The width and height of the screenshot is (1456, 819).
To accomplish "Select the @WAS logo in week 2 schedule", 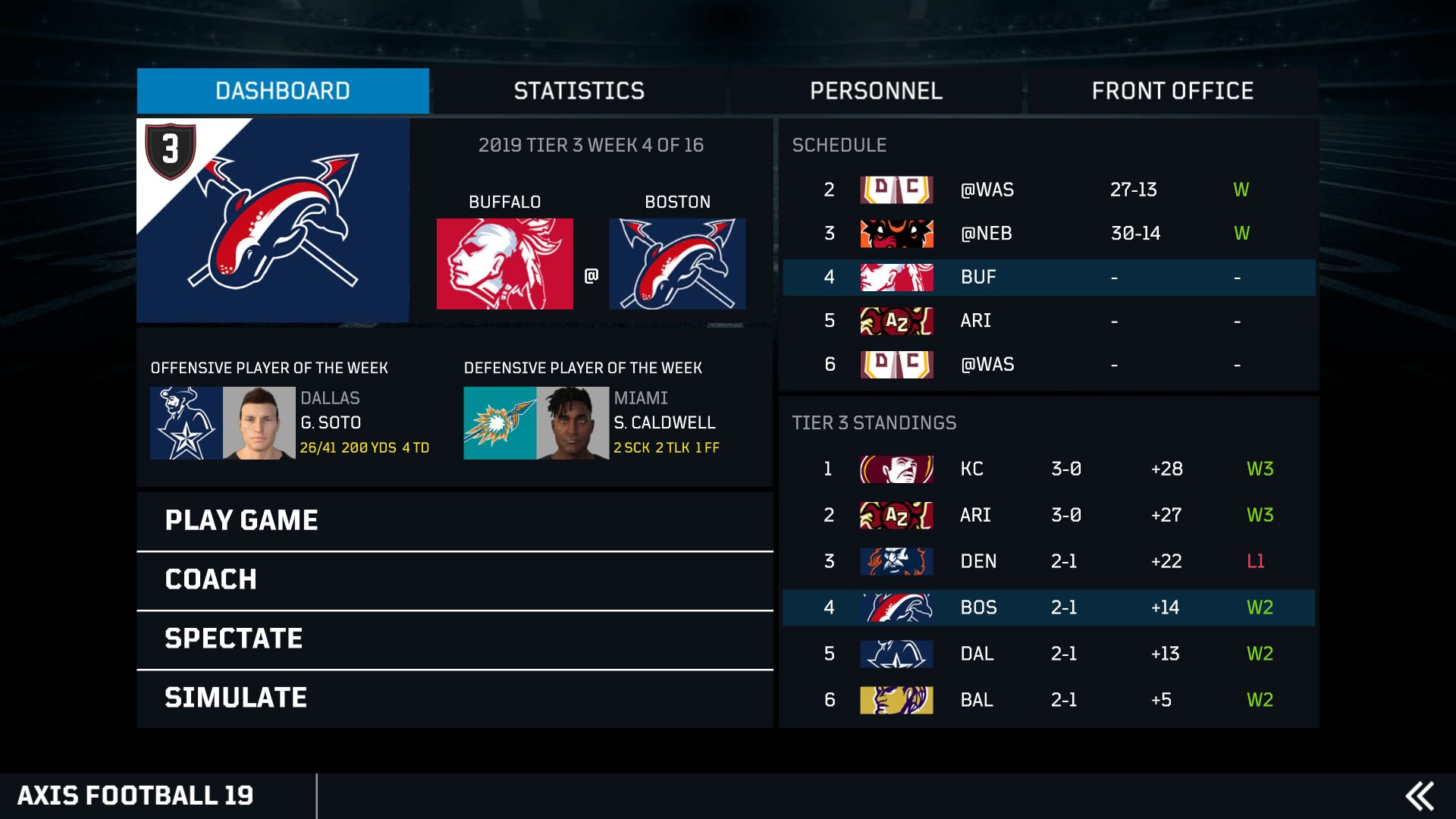I will 896,190.
